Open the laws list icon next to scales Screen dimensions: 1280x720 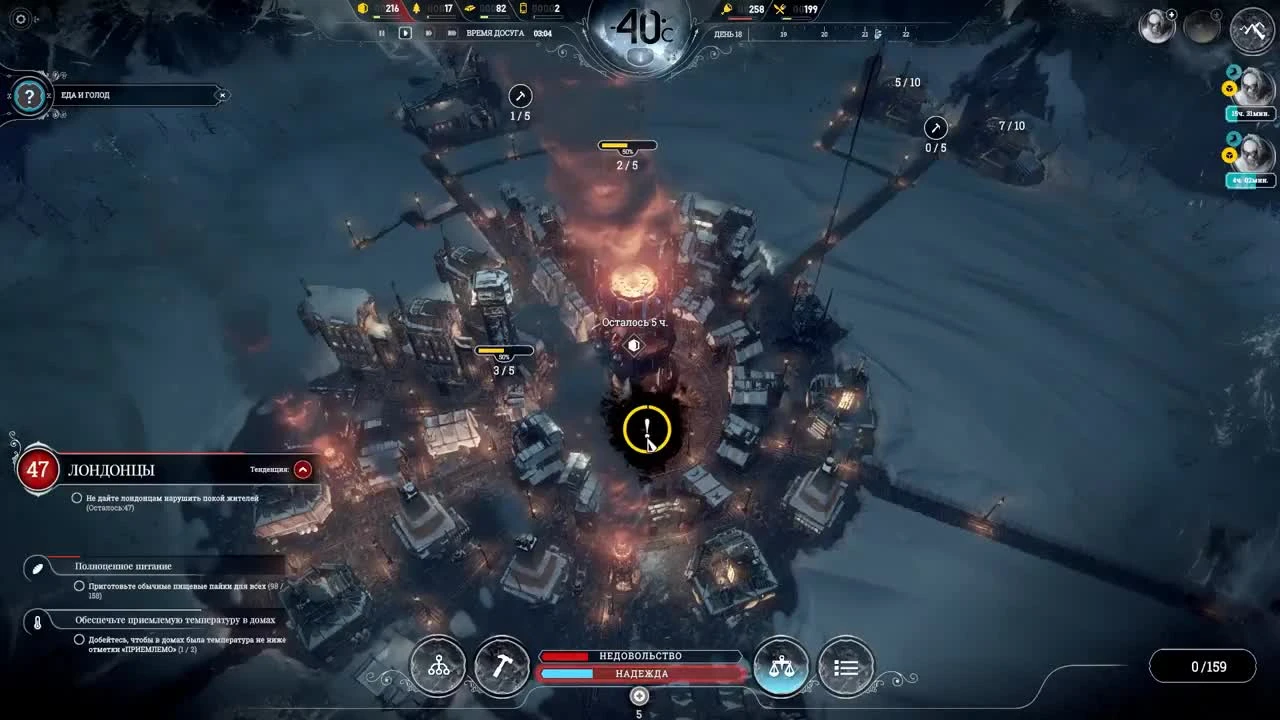[847, 666]
